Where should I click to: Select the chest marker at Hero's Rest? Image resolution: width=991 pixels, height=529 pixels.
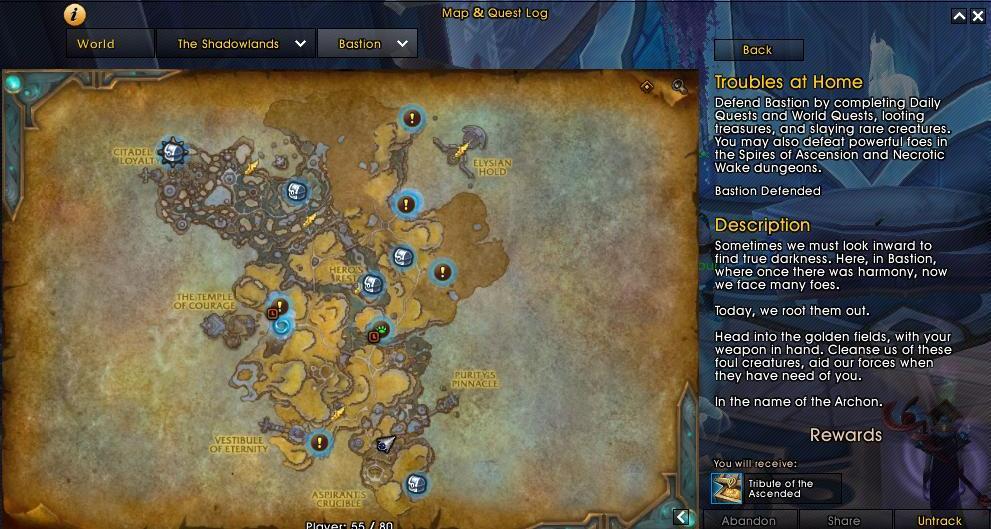pyautogui.click(x=371, y=285)
